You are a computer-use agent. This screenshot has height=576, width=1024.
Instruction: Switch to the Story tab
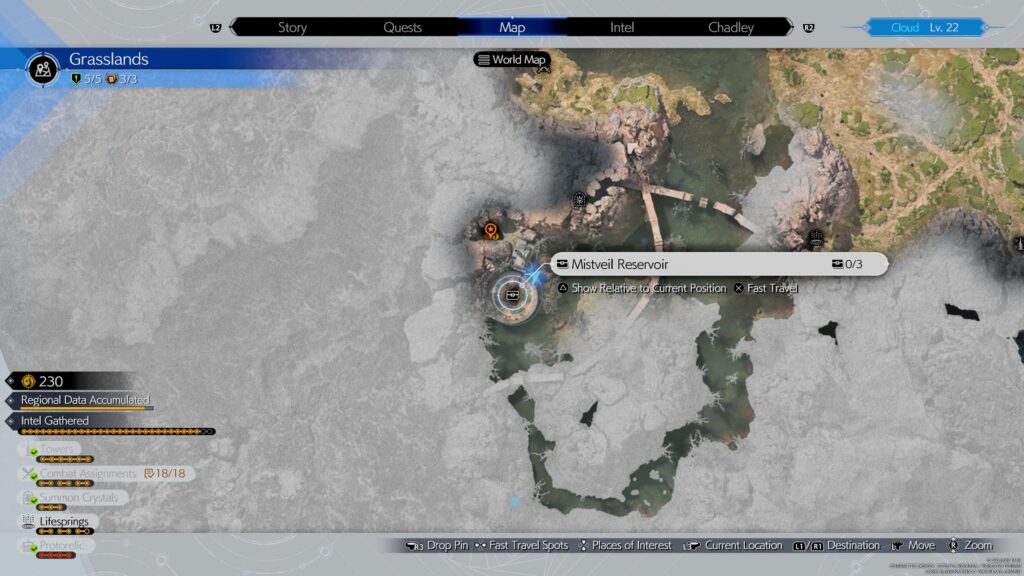click(x=292, y=28)
